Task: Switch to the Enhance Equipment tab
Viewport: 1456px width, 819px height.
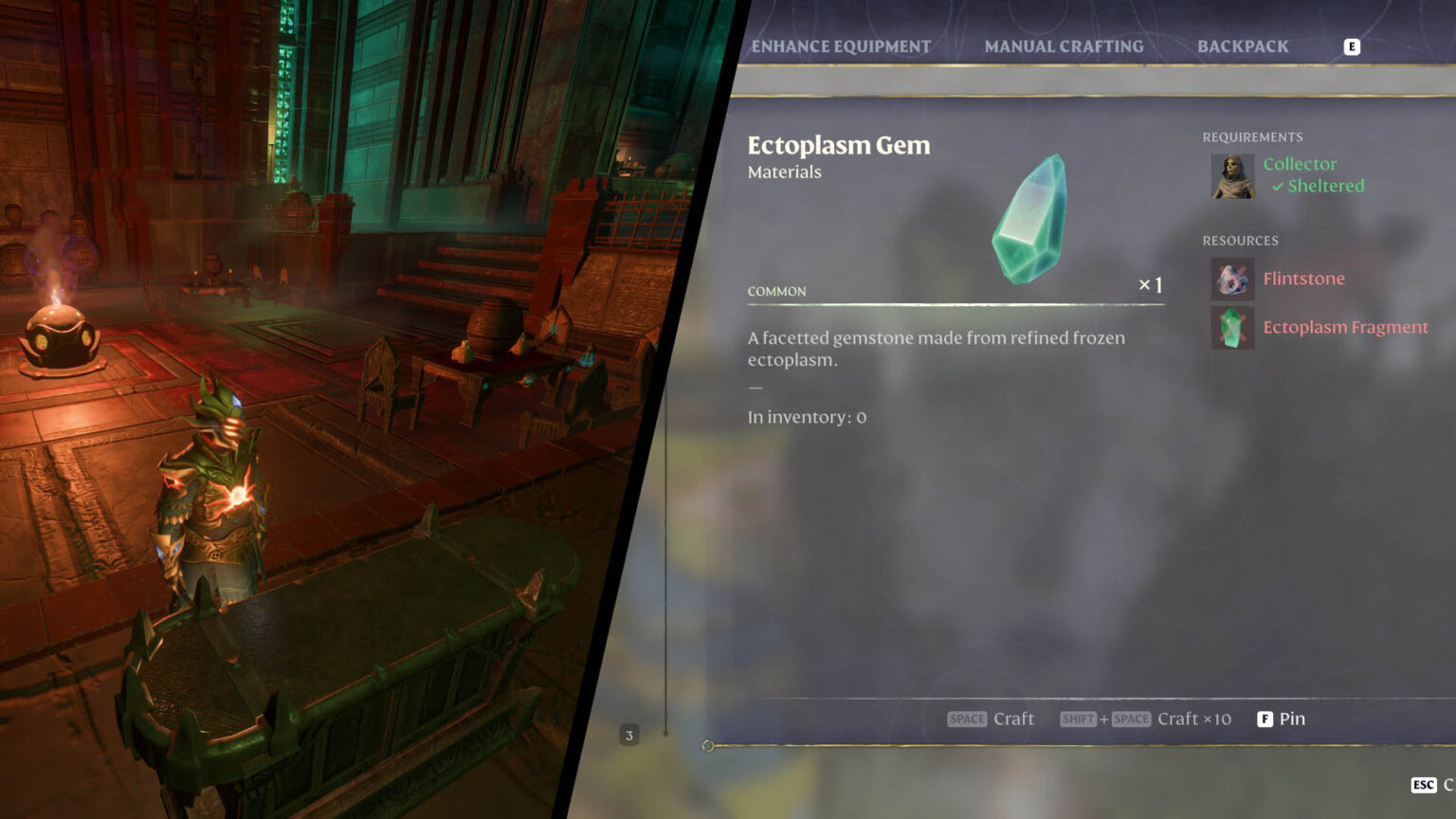Action: tap(840, 45)
